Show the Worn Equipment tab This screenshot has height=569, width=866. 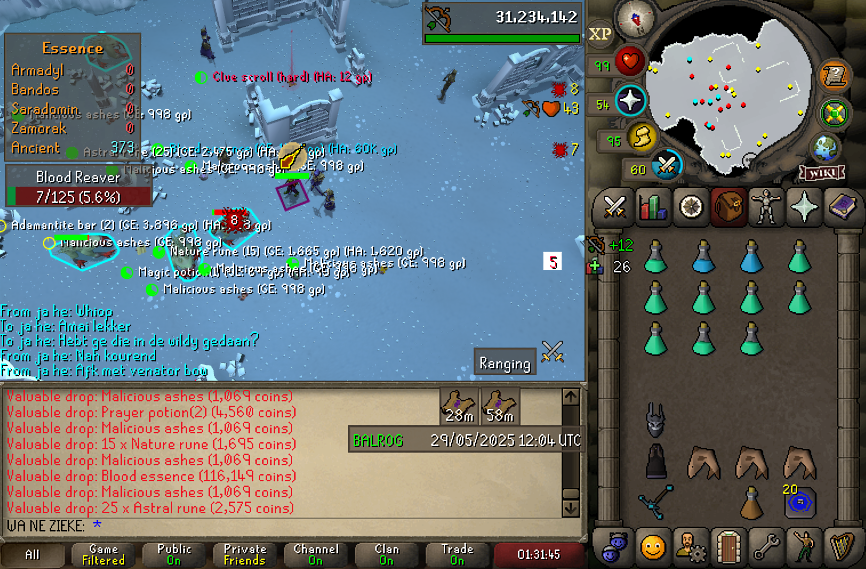pos(768,207)
